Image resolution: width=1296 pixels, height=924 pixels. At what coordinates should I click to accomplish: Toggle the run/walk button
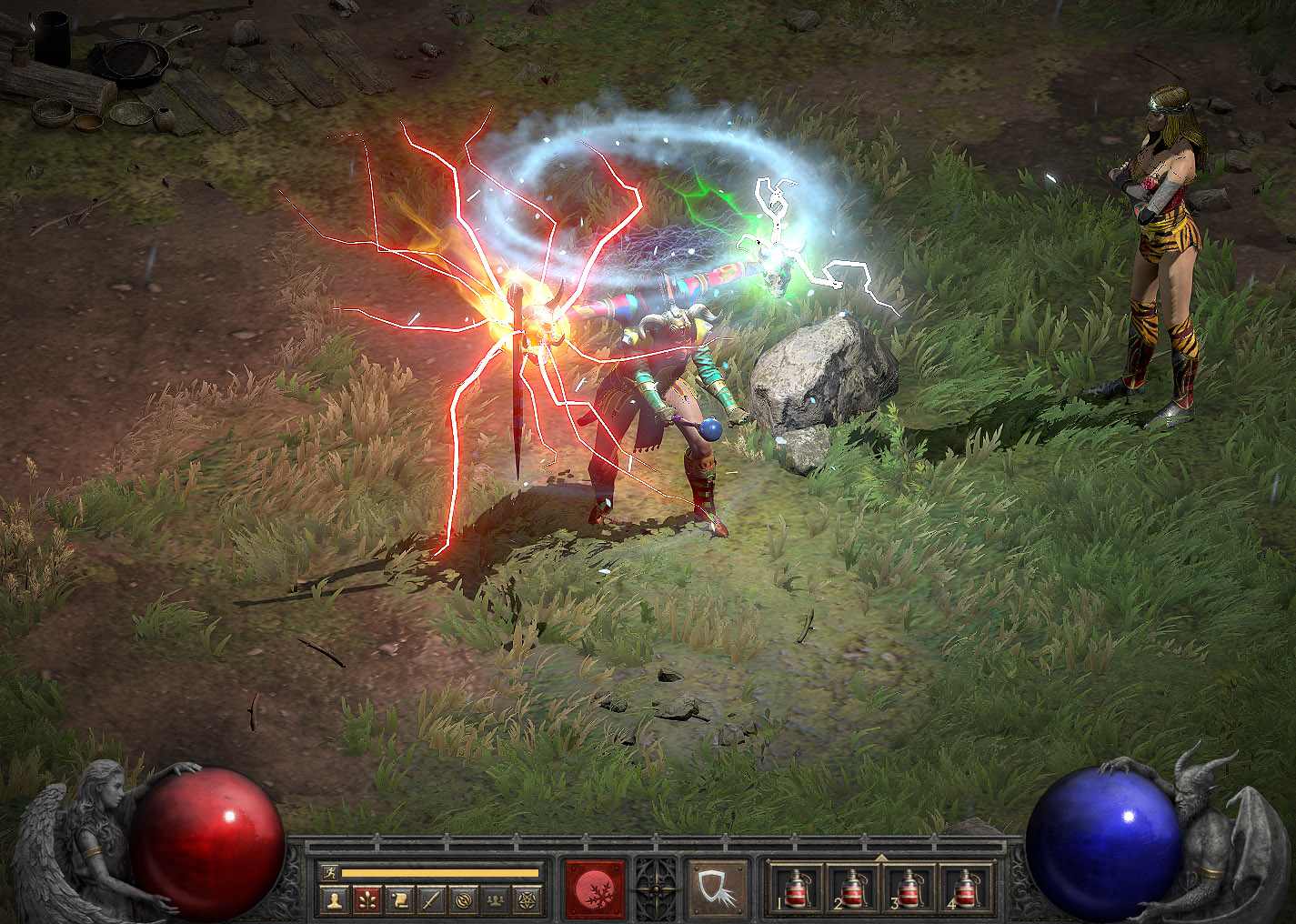pyautogui.click(x=328, y=872)
